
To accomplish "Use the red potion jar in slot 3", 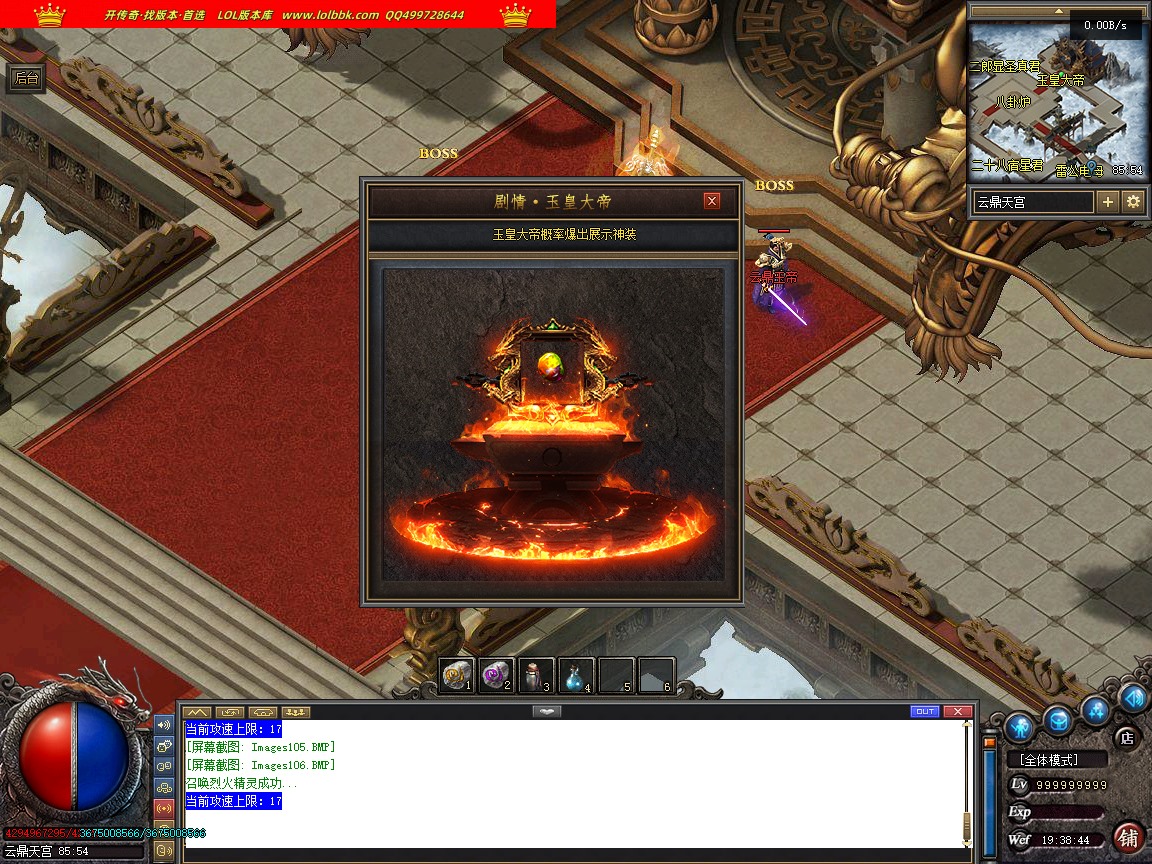I will 536,675.
